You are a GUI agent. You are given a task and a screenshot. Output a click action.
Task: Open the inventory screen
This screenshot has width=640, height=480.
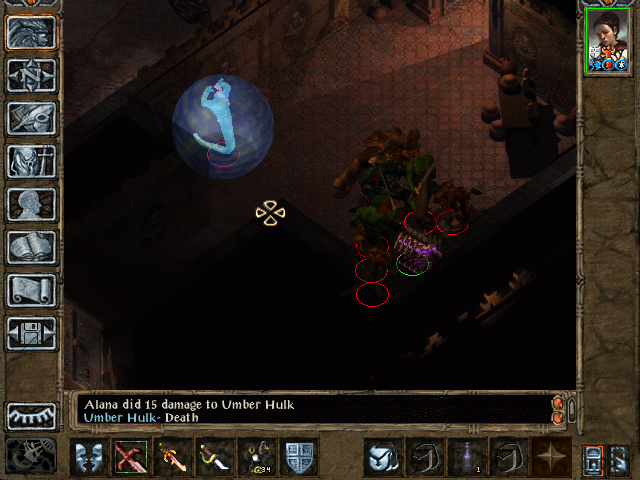pyautogui.click(x=32, y=161)
